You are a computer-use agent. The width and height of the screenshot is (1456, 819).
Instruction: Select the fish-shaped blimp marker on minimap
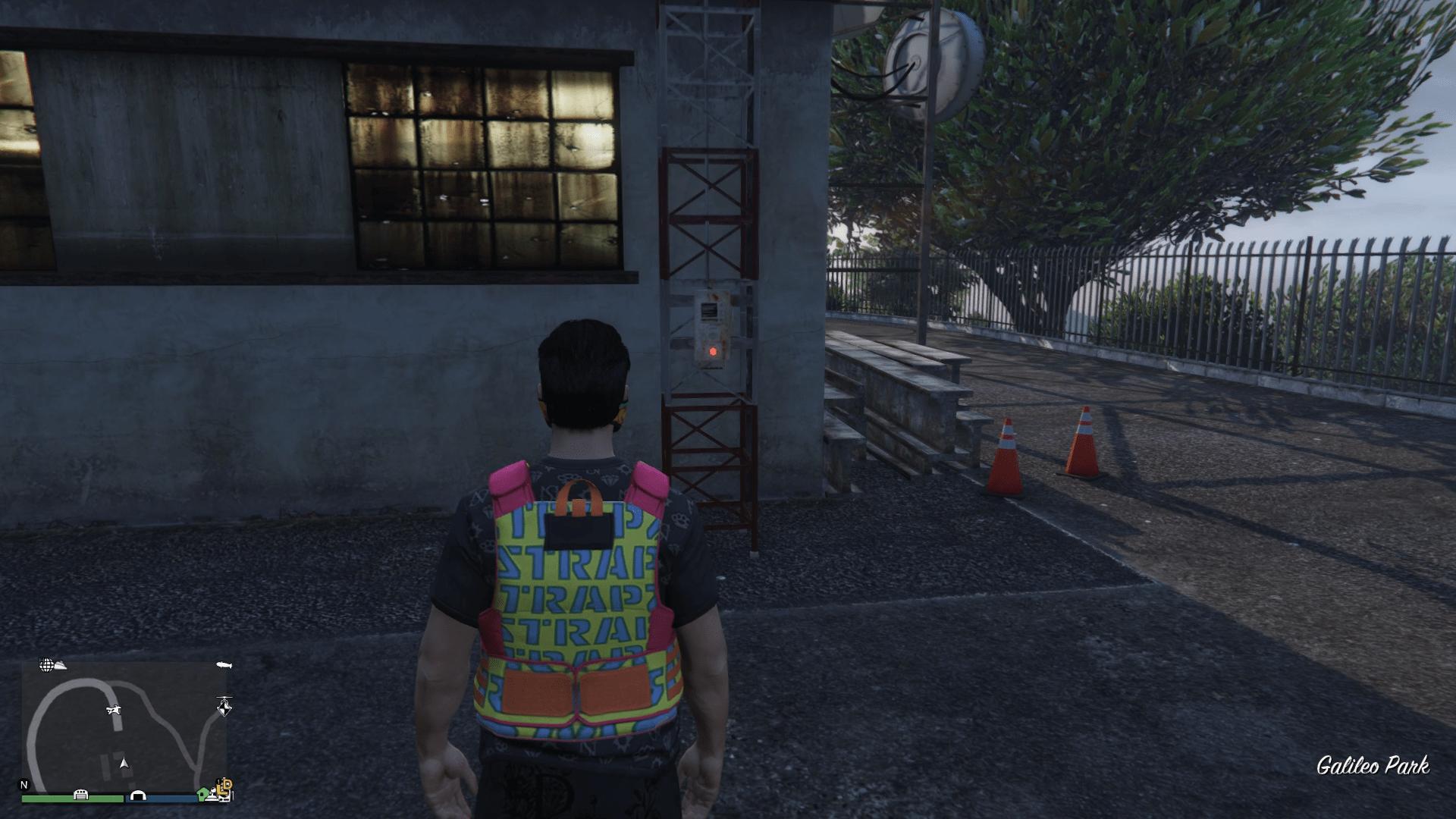pos(224,665)
